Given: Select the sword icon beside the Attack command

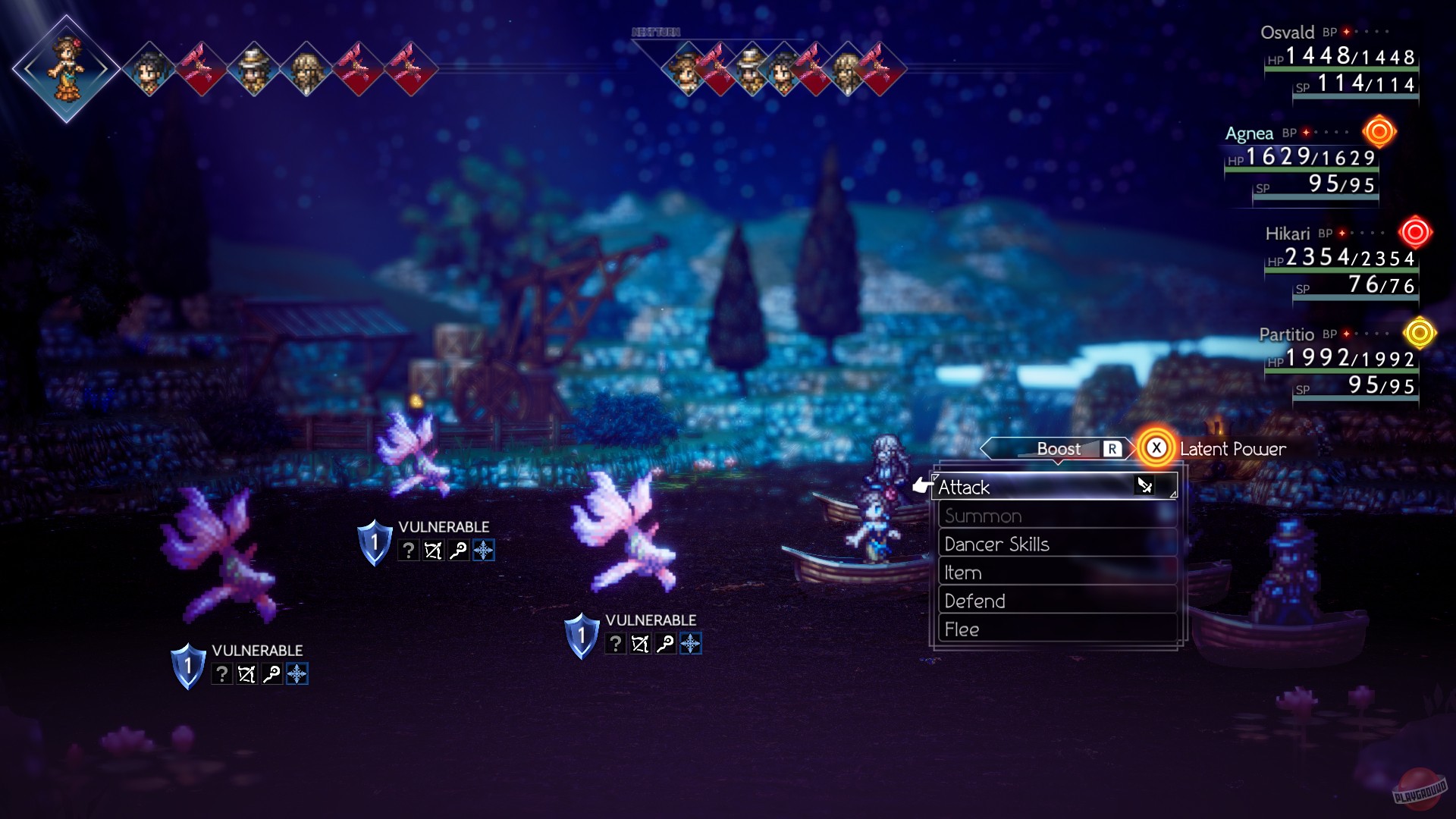Looking at the screenshot, I should (1144, 487).
